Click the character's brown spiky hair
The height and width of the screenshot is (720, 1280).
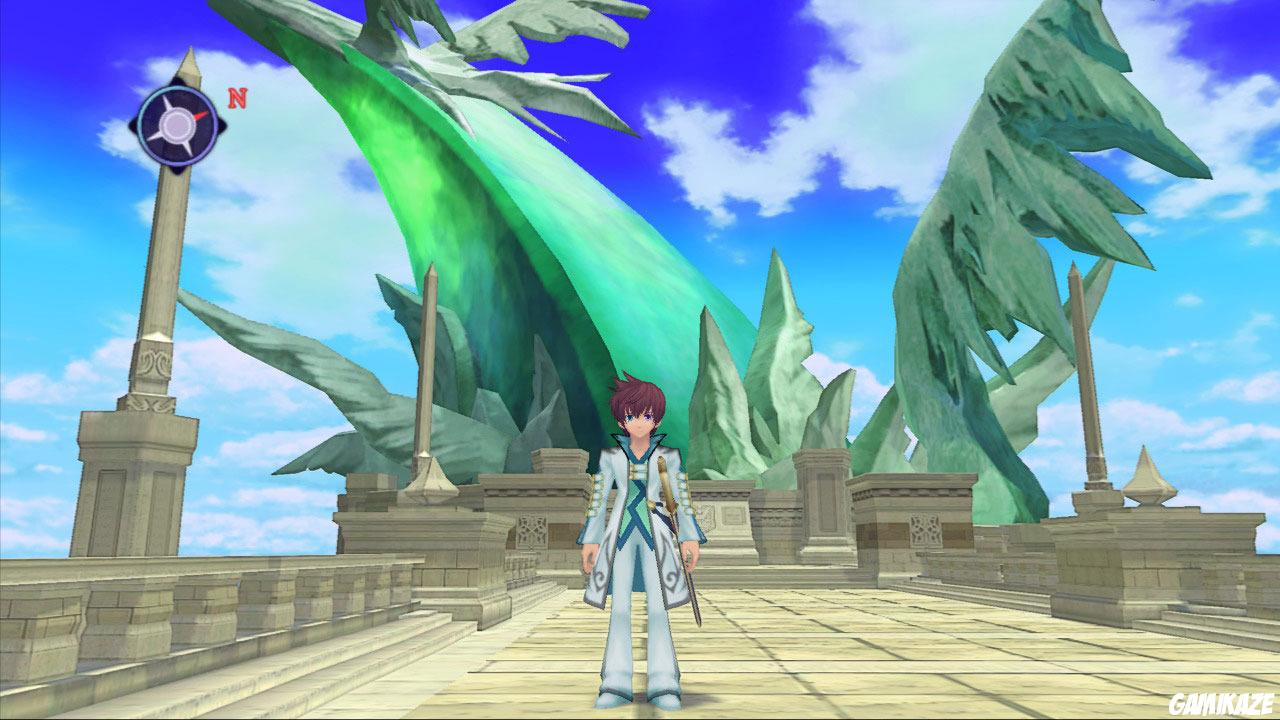click(640, 395)
